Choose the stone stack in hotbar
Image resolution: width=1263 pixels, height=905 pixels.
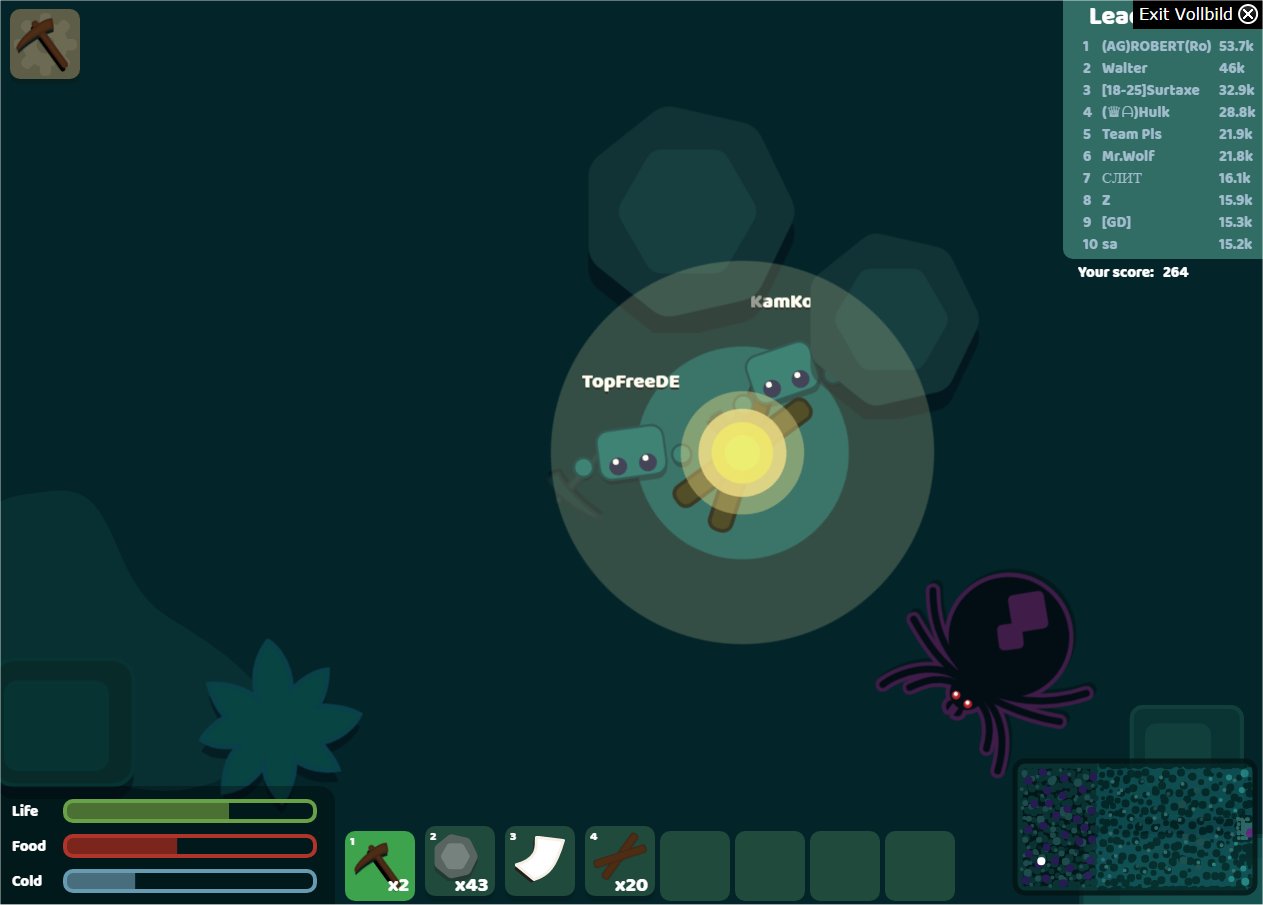(x=460, y=861)
